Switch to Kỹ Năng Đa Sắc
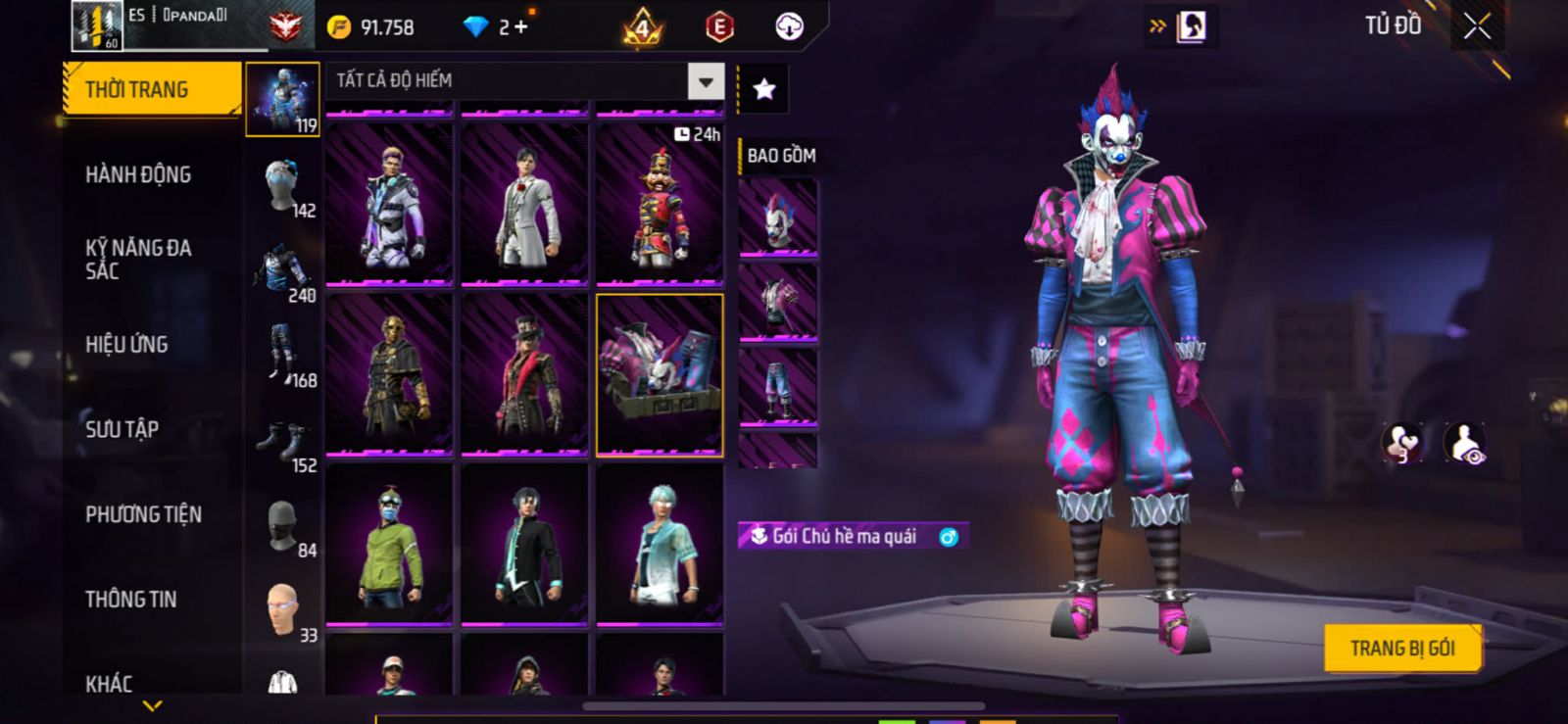1568x724 pixels. pos(138,260)
